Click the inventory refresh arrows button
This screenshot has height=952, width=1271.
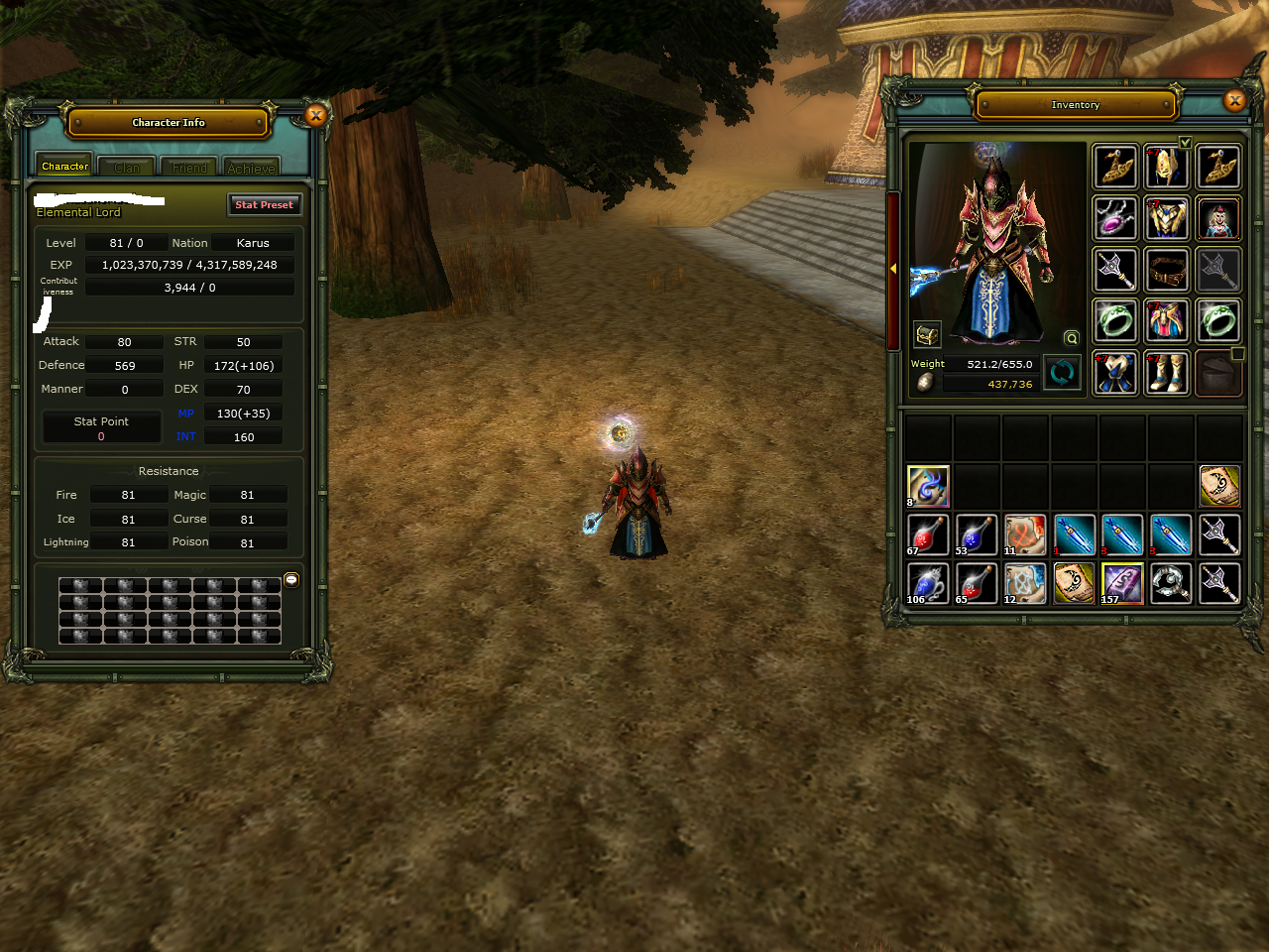[x=1062, y=373]
